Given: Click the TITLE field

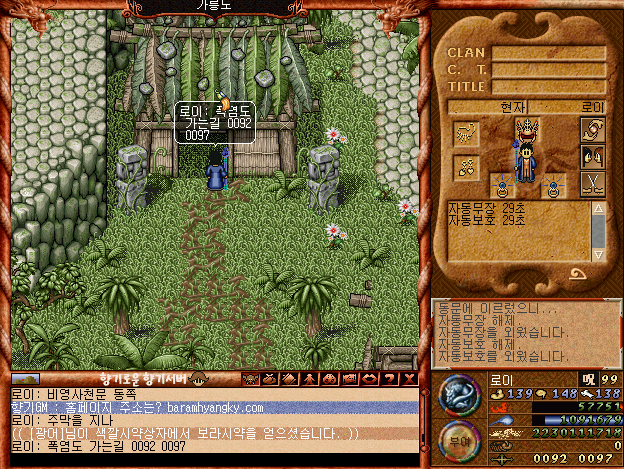Looking at the screenshot, I should click(547, 87).
